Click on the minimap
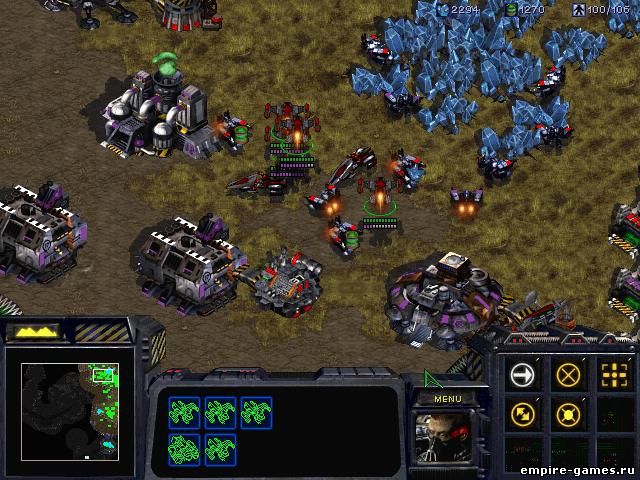 70,410
